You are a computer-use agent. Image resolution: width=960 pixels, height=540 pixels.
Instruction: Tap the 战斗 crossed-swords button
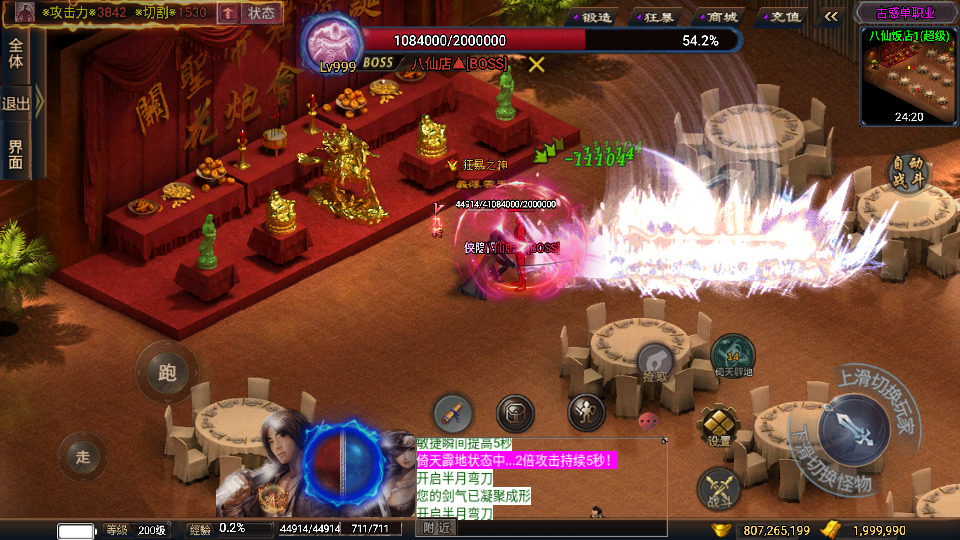(719, 486)
